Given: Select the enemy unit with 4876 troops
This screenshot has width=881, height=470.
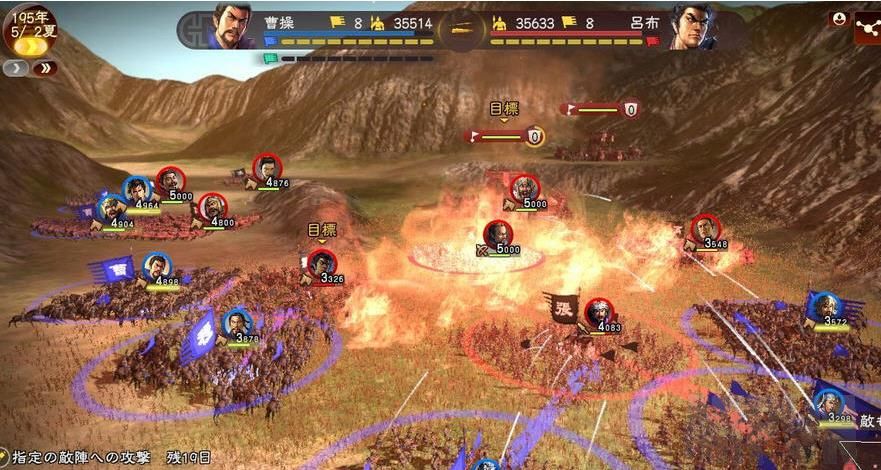Looking at the screenshot, I should pyautogui.click(x=267, y=169).
